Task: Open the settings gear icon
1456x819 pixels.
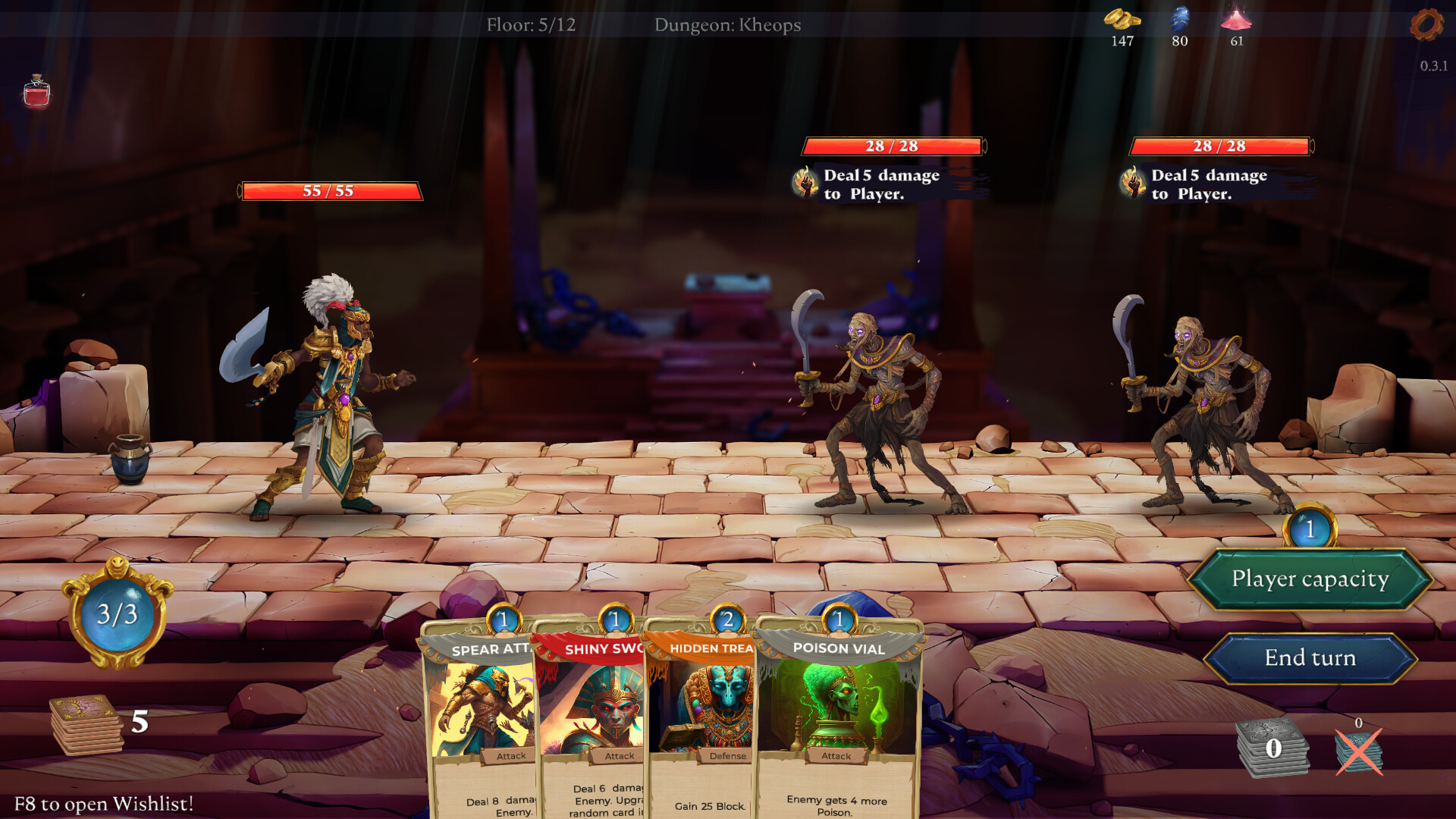Action: click(x=1426, y=25)
